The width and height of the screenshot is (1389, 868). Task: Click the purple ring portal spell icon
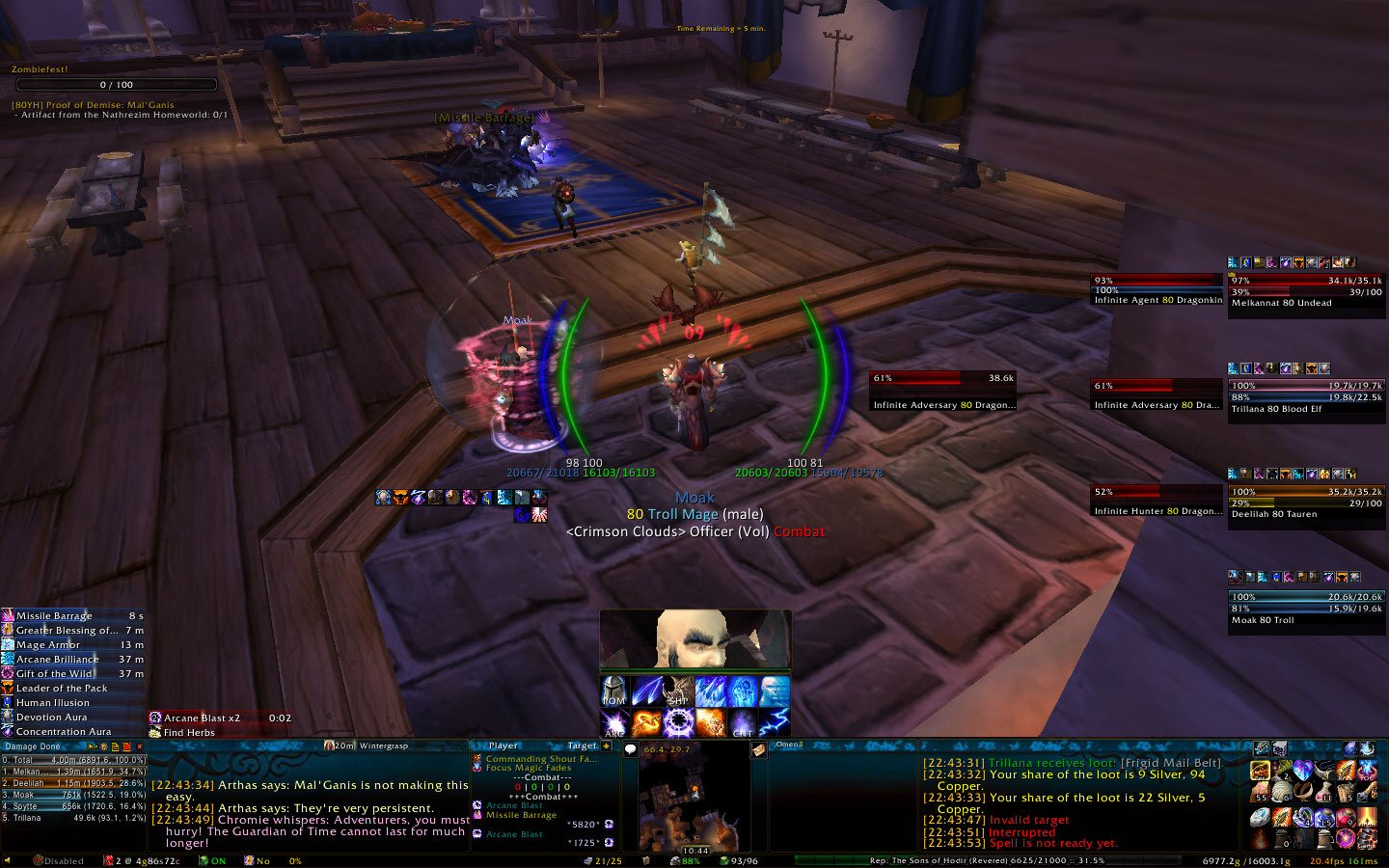pos(678,723)
